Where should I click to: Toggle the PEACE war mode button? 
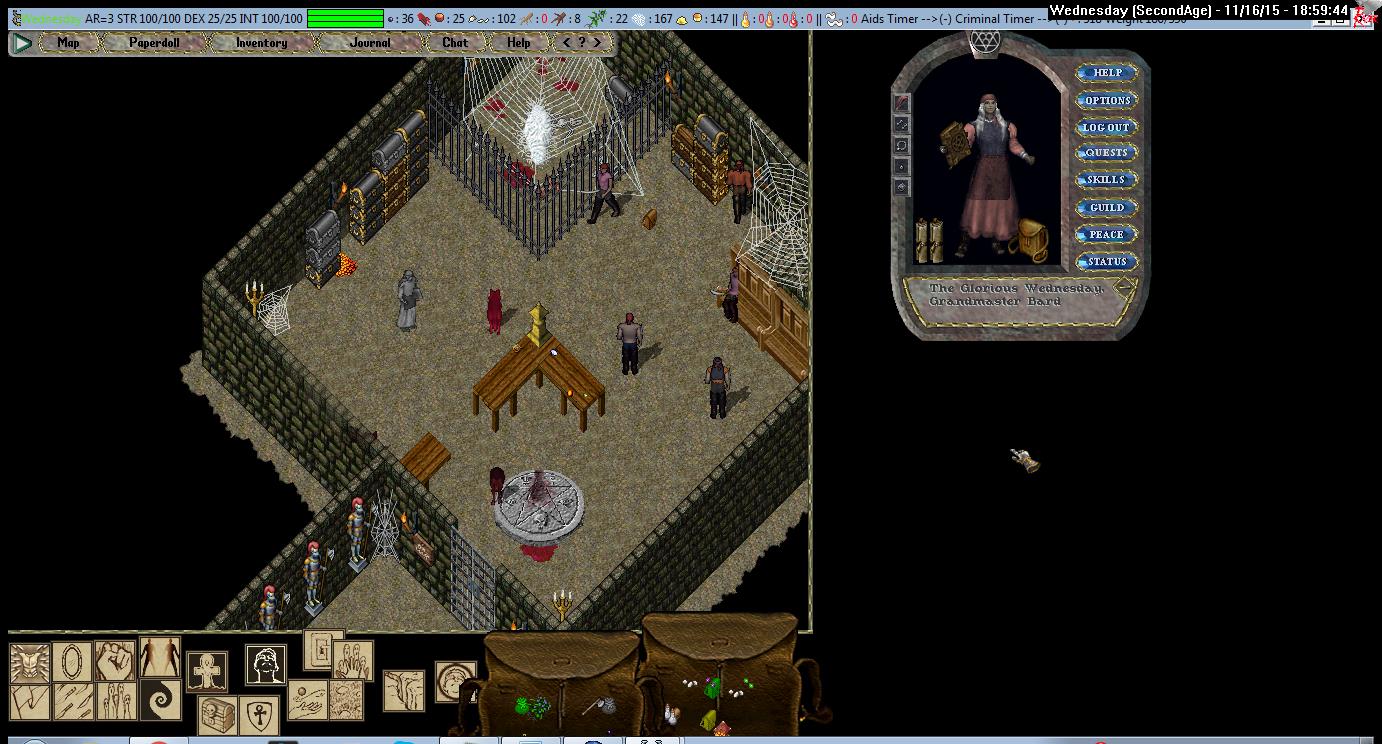[1106, 234]
